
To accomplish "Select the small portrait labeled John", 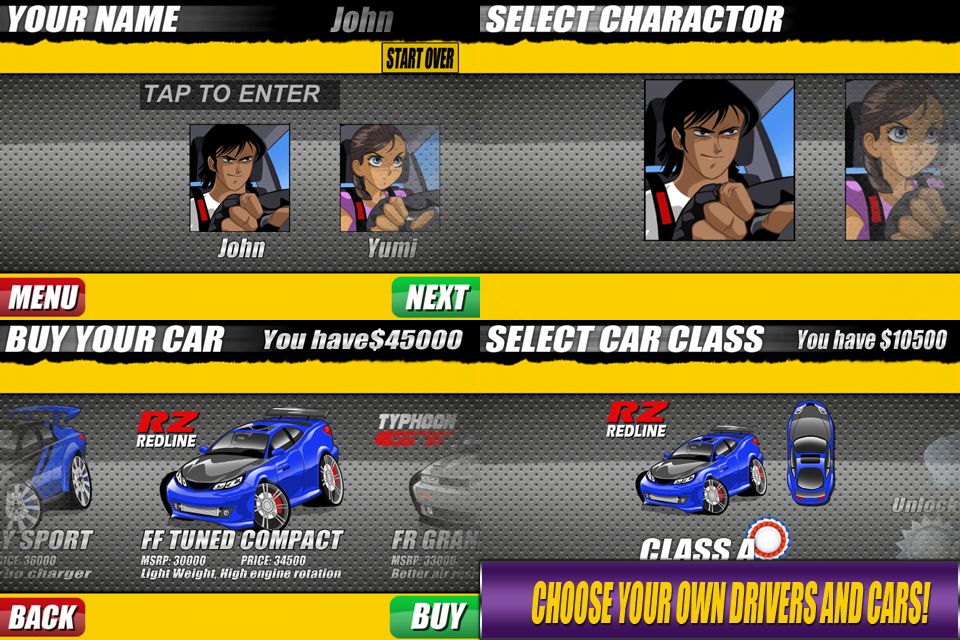I will [x=240, y=178].
